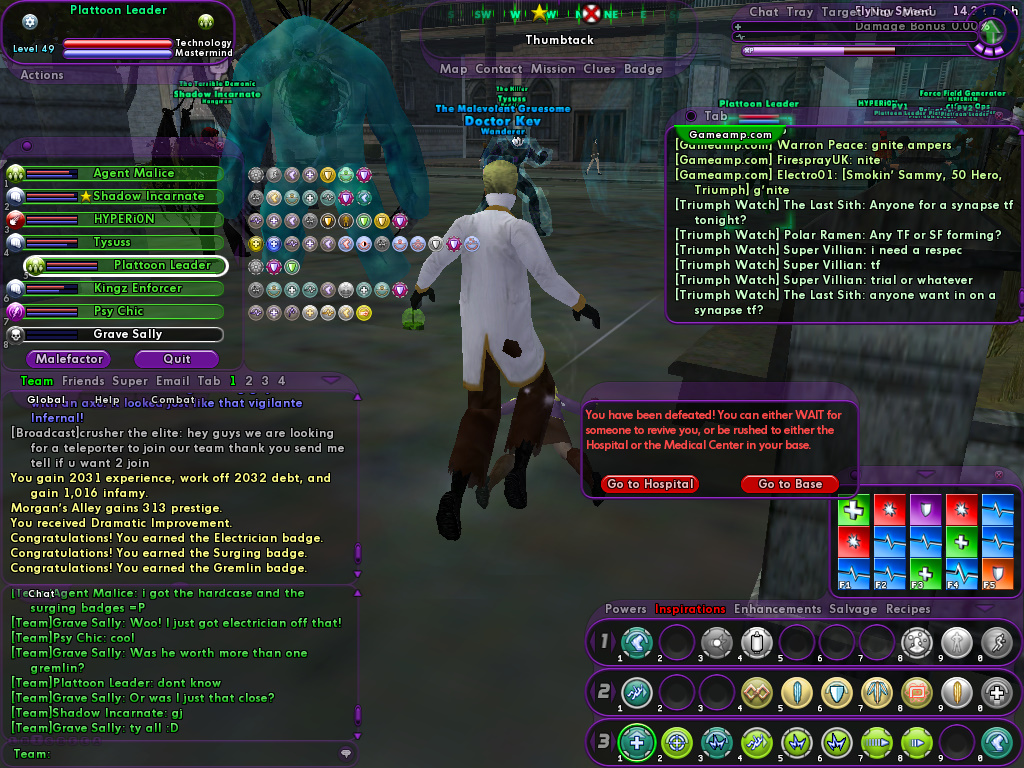Go to Hospital after defeat
The height and width of the screenshot is (768, 1024).
[x=650, y=484]
